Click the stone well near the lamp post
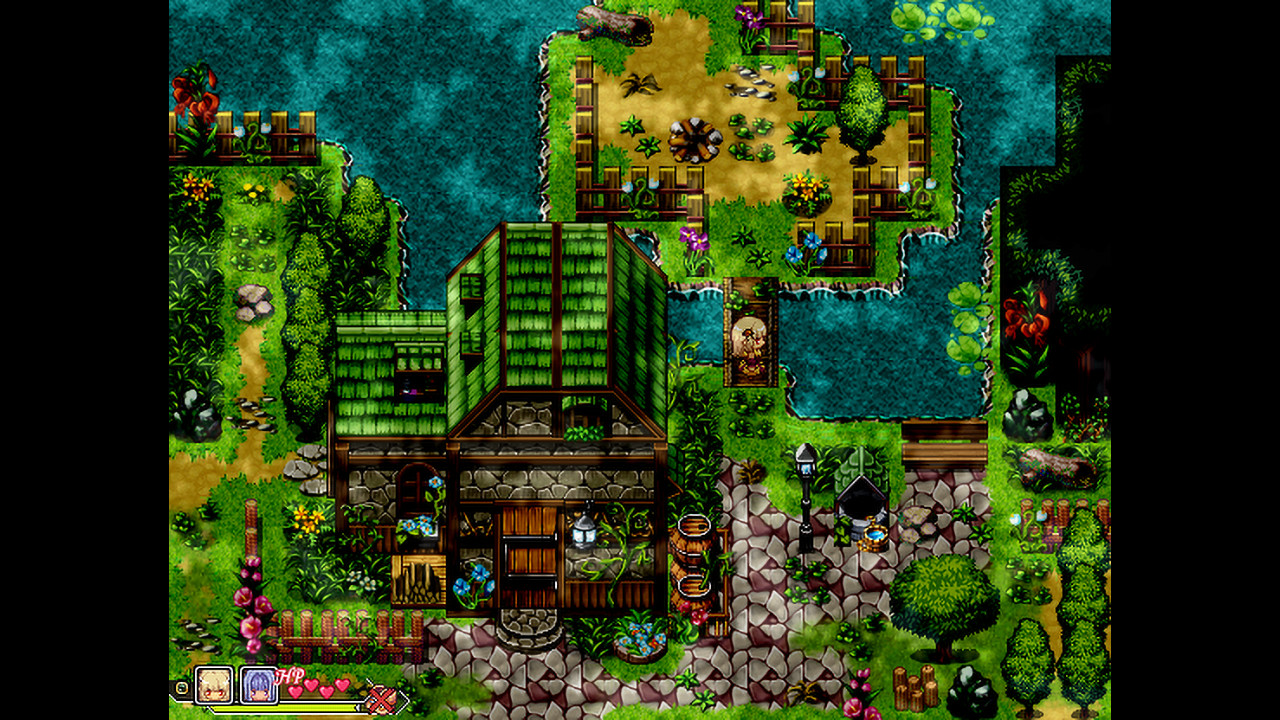Screen dimensions: 1280x720 click(x=862, y=505)
